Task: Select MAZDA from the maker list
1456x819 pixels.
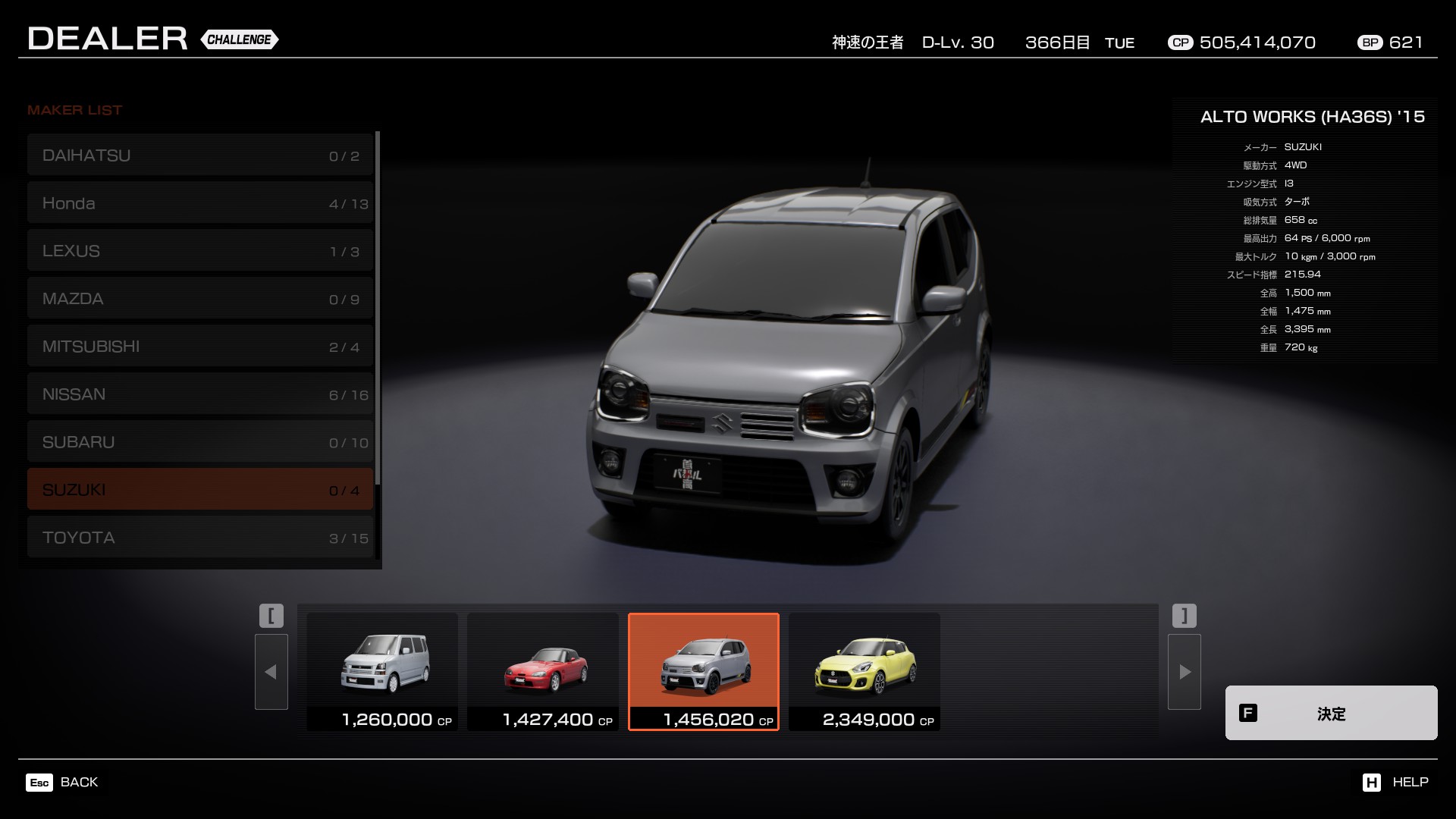Action: pyautogui.click(x=200, y=299)
